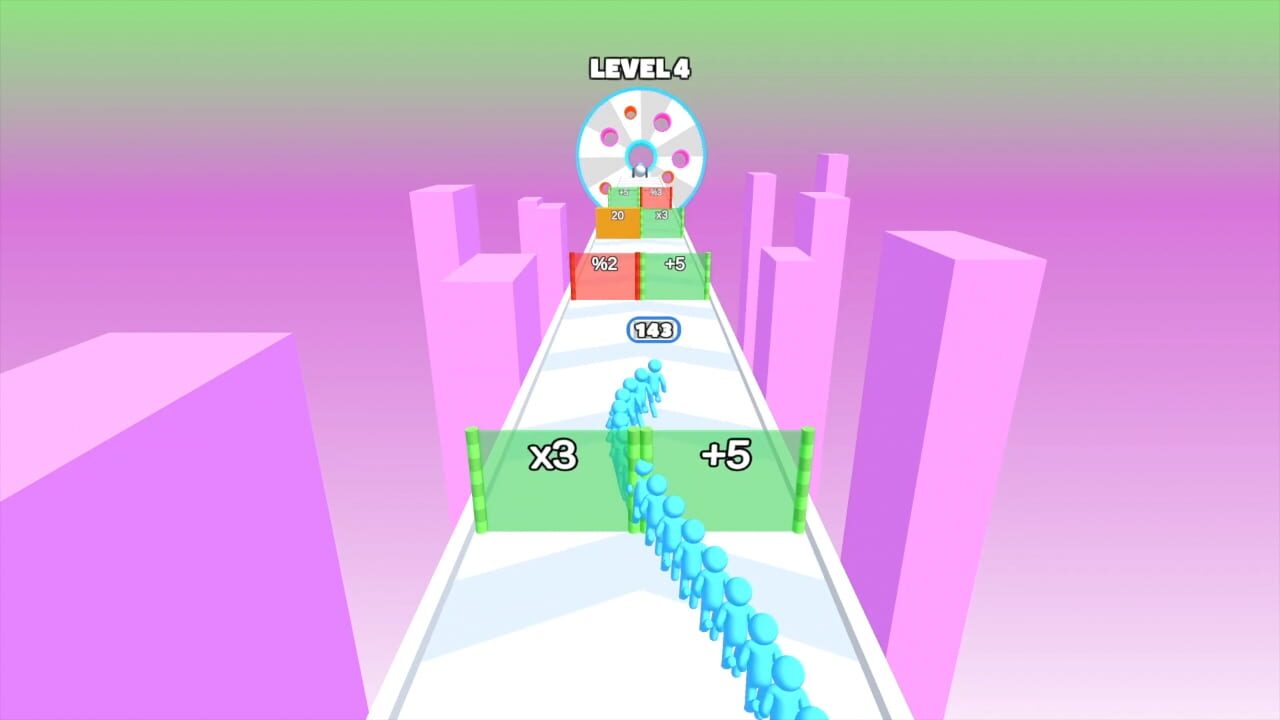Viewport: 1280px width, 720px height.
Task: Click the cannon at the wheel center
Action: coord(640,169)
